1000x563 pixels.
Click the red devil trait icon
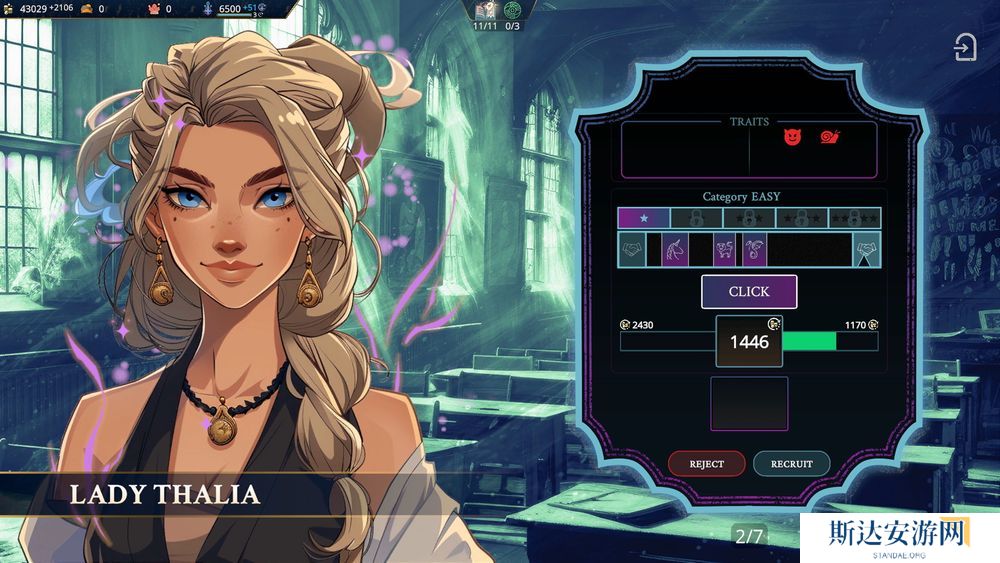coord(792,137)
